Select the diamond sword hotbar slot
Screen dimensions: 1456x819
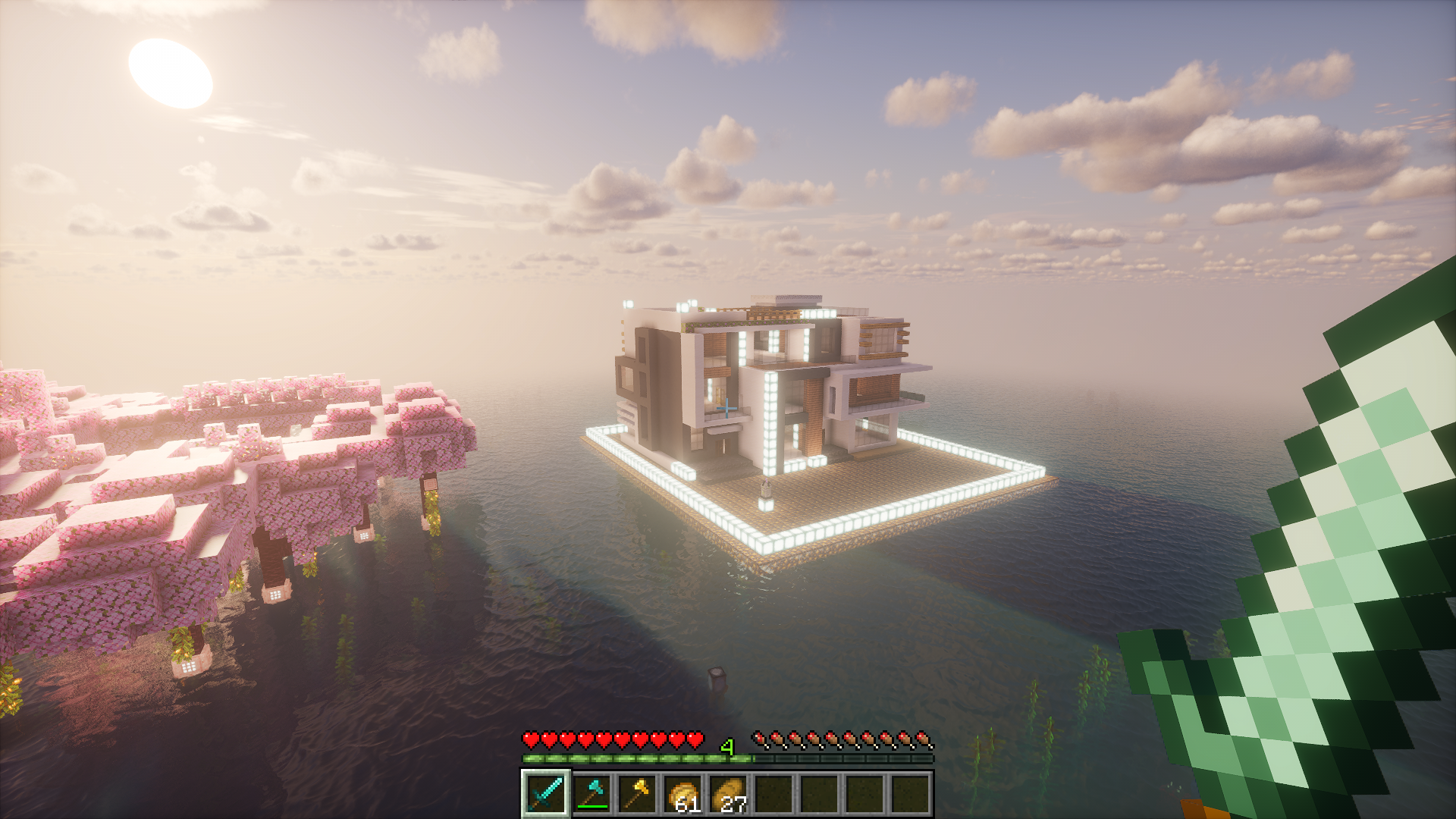546,793
